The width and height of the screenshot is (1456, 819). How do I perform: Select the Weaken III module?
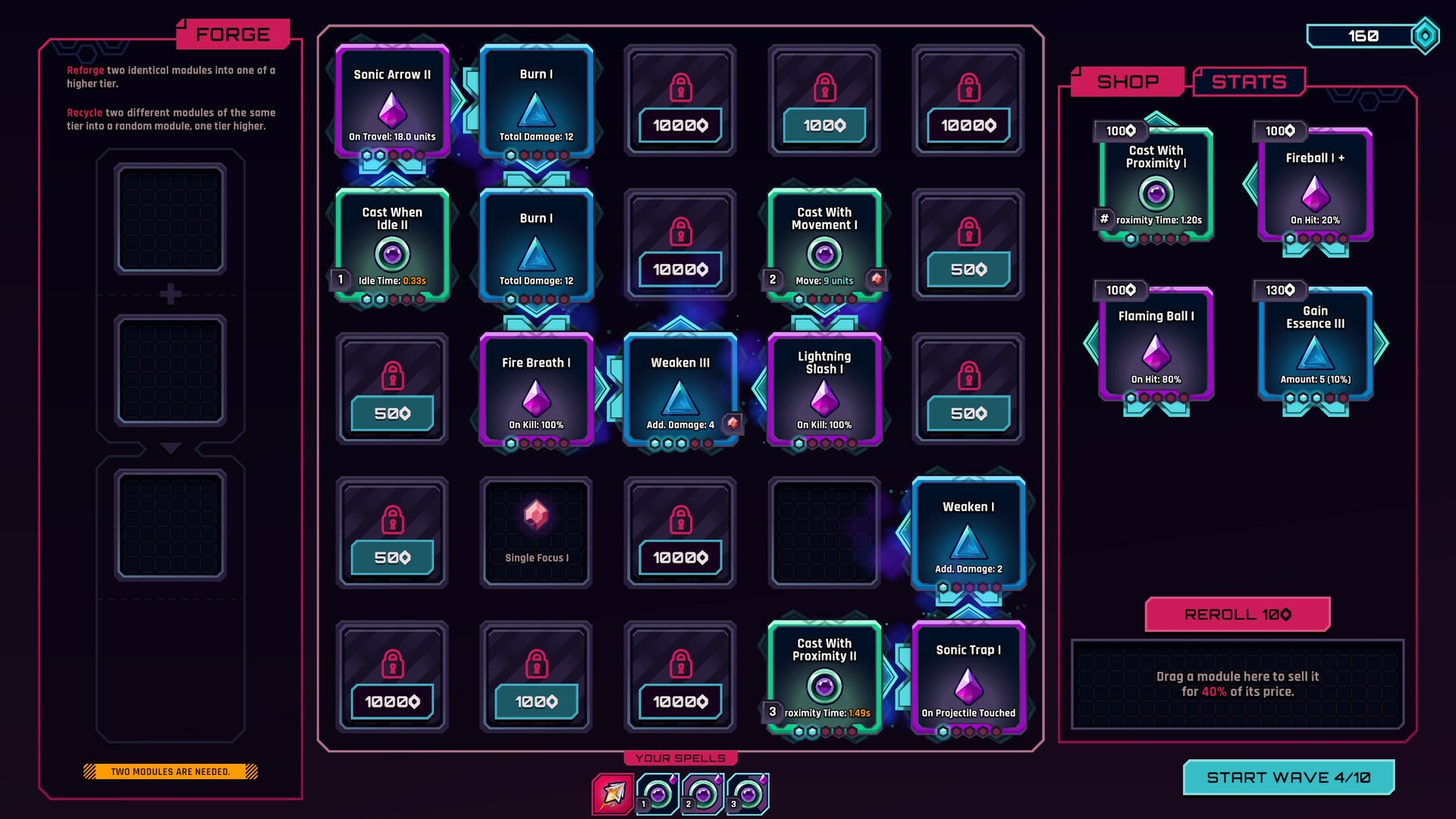coord(679,391)
